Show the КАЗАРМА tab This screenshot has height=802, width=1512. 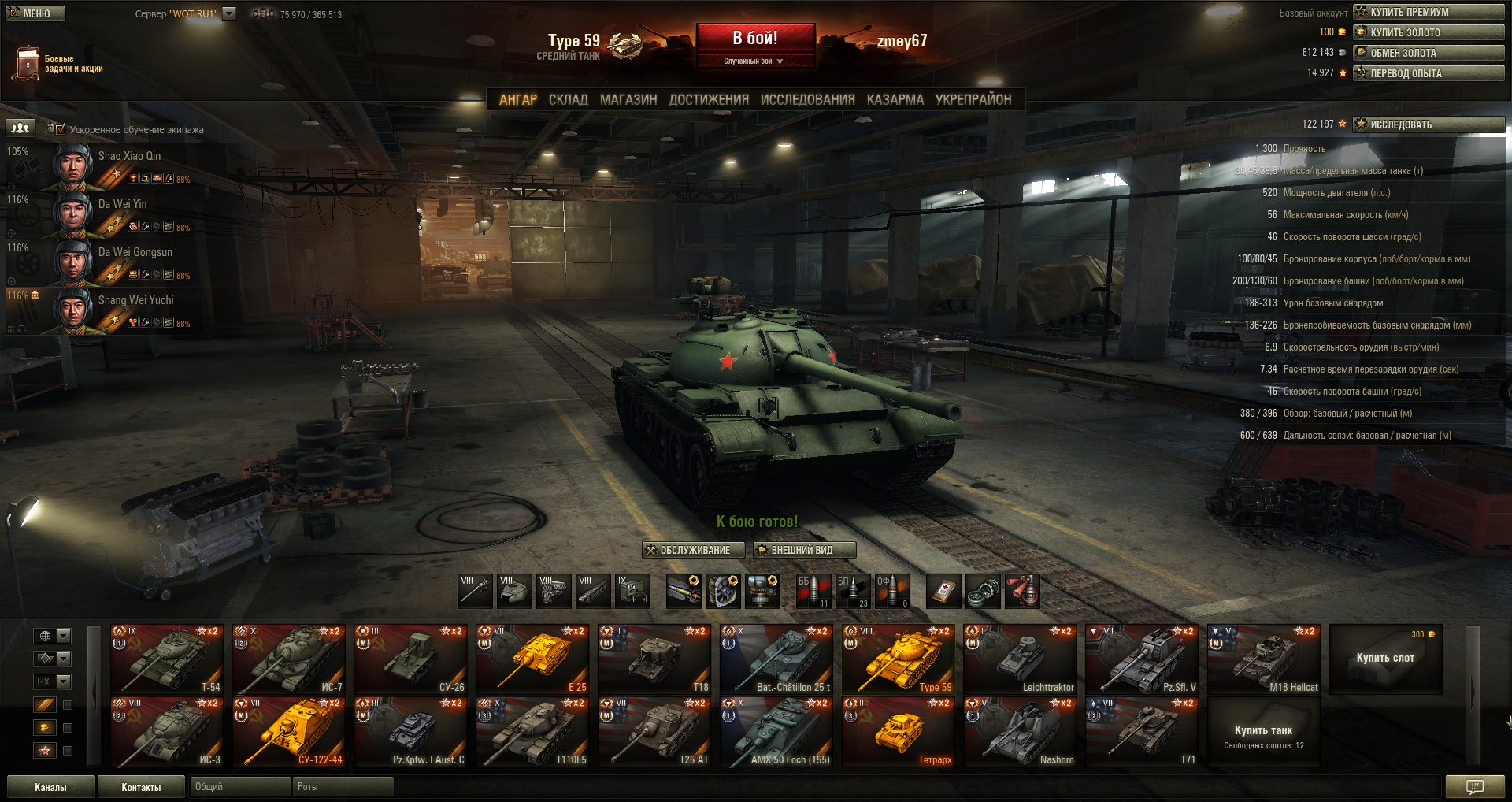tap(895, 100)
